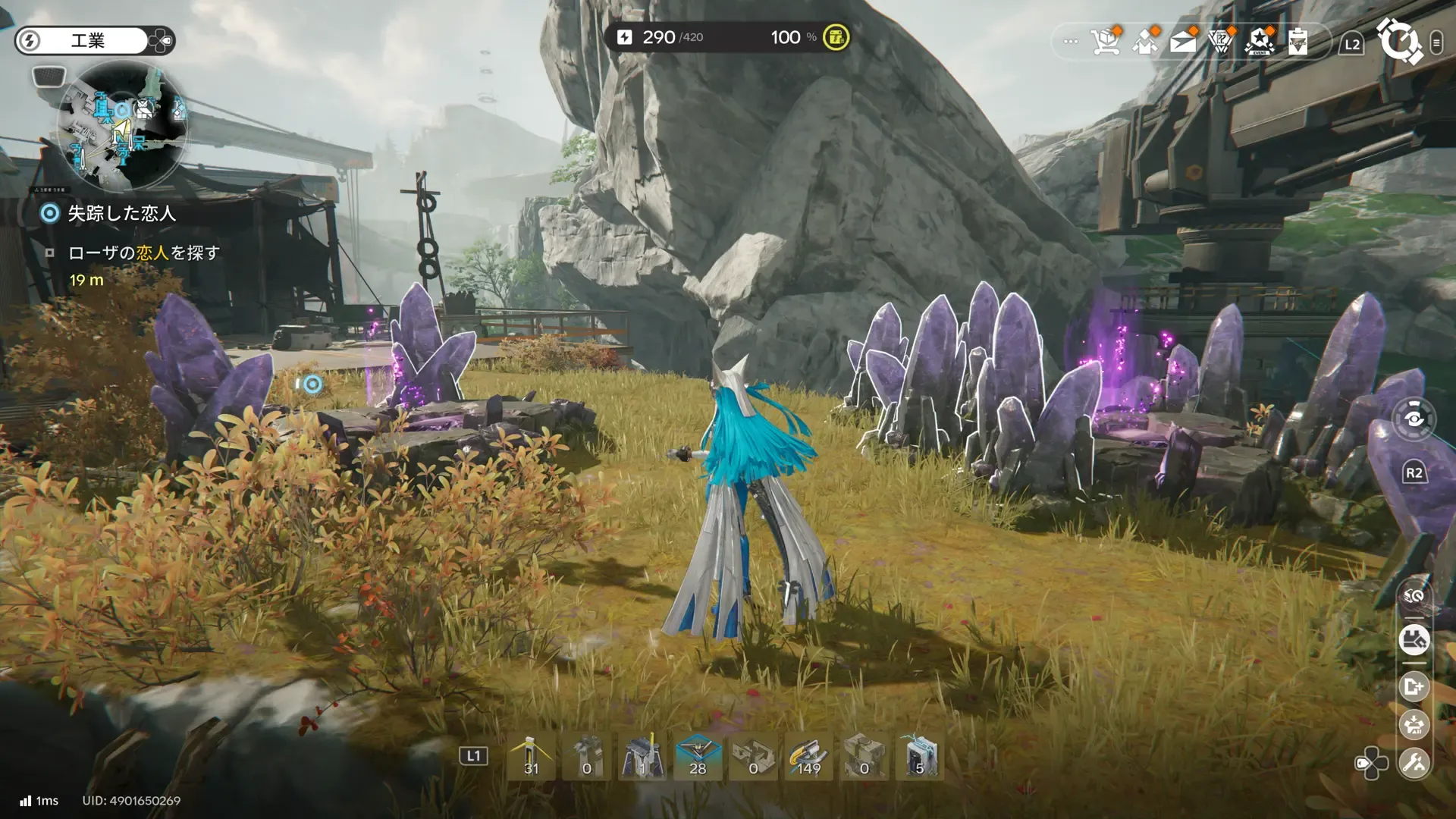
Task: Select the zipline pylon slot with 31
Action: coord(531,757)
